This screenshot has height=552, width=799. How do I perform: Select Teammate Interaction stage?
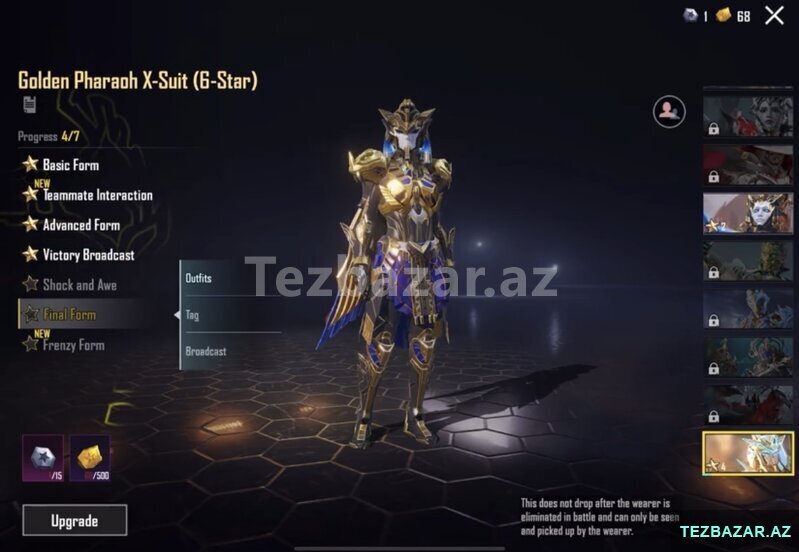[97, 195]
